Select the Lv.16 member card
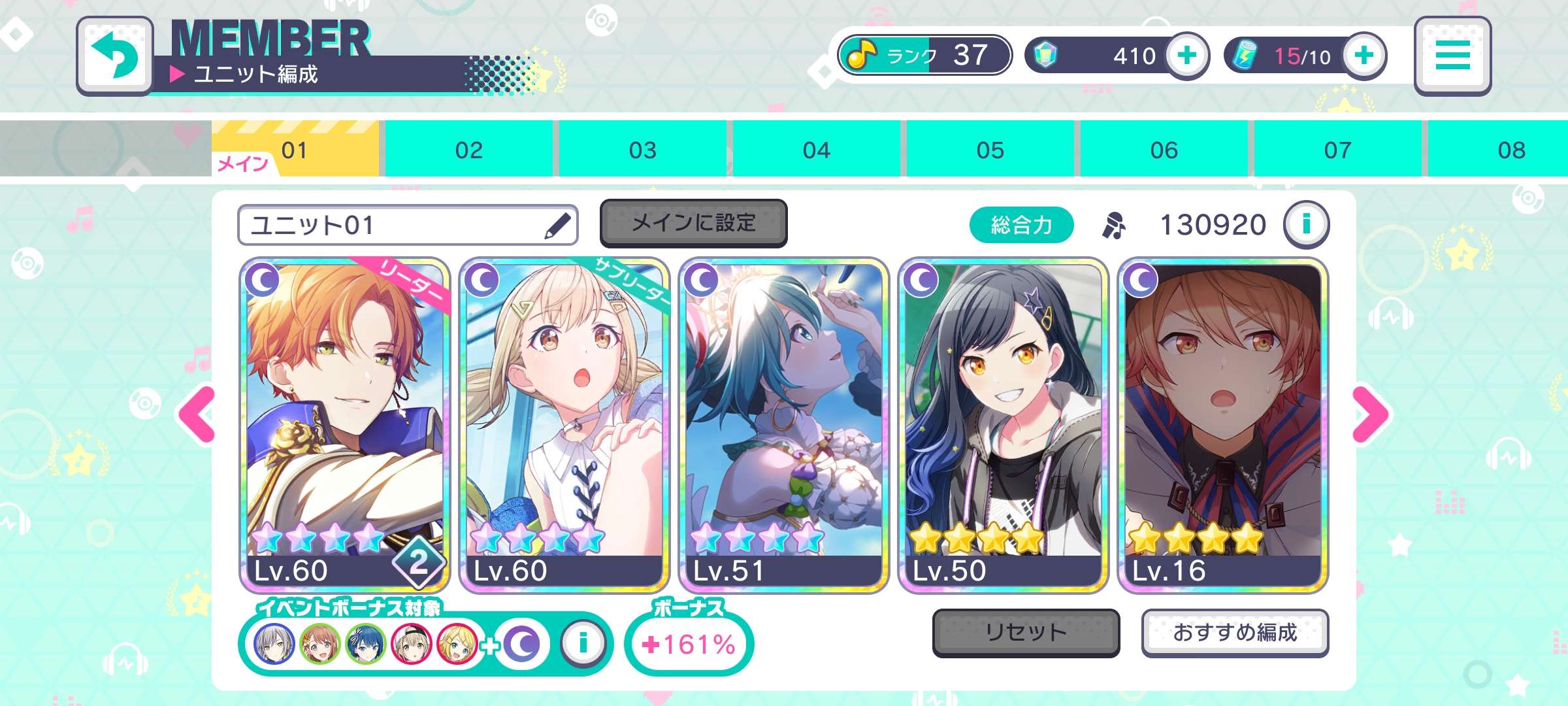 click(1223, 425)
